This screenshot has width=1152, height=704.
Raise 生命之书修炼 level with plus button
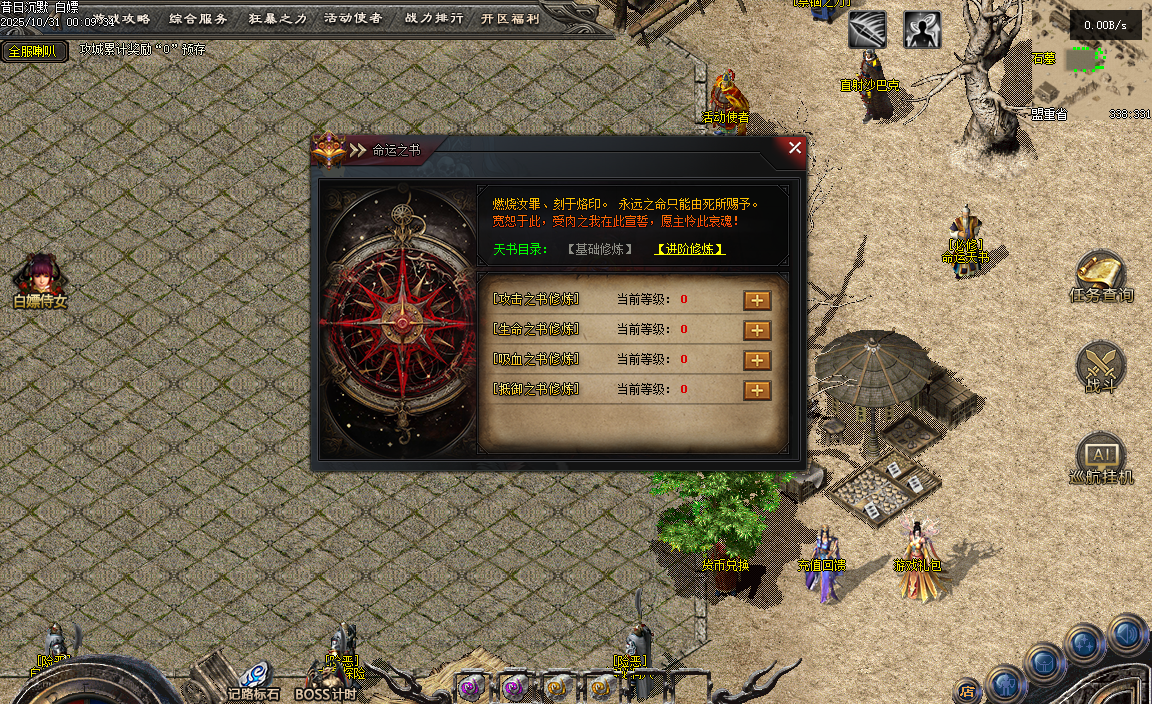tap(757, 330)
